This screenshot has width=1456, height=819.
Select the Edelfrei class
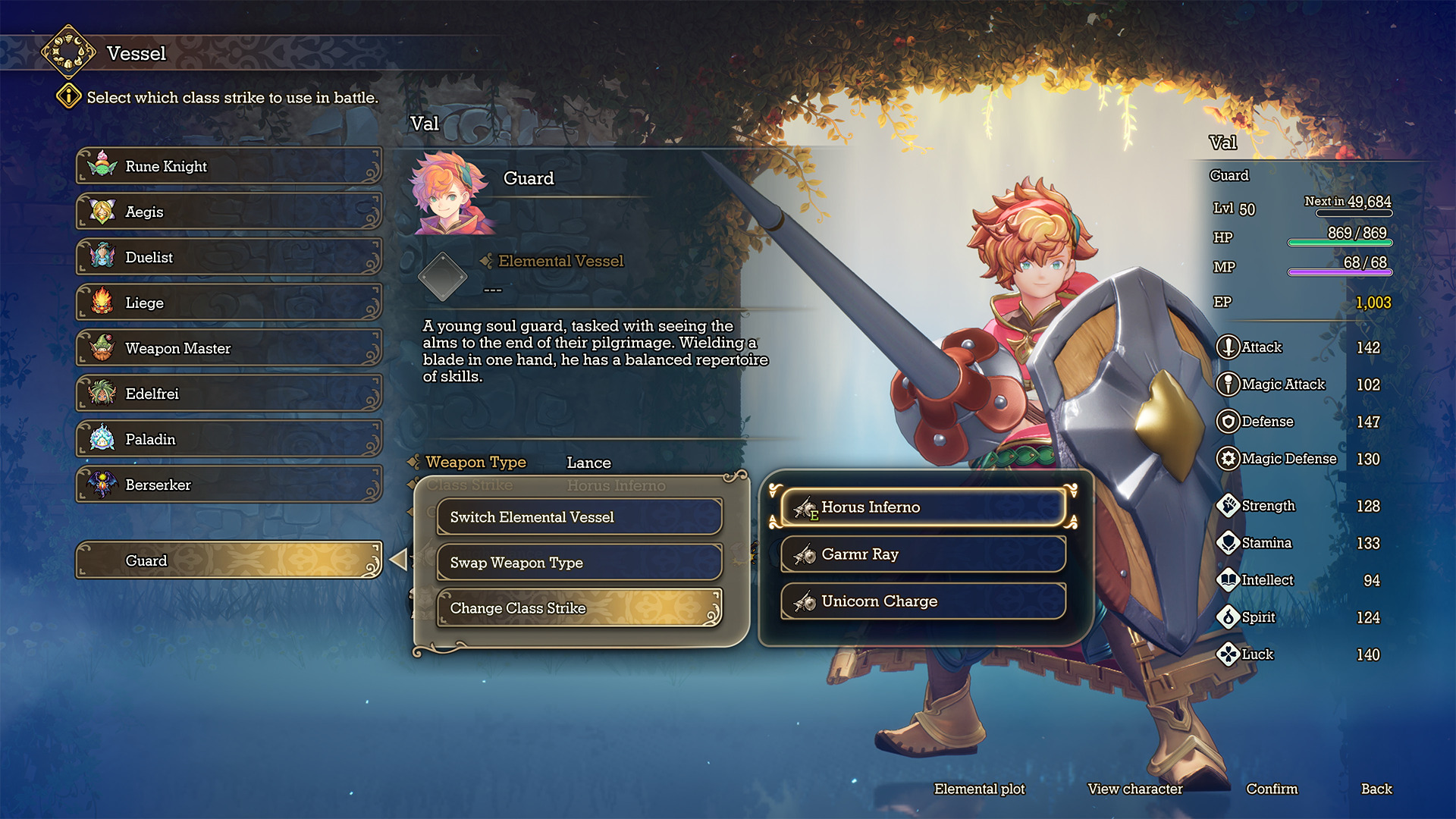pos(228,394)
